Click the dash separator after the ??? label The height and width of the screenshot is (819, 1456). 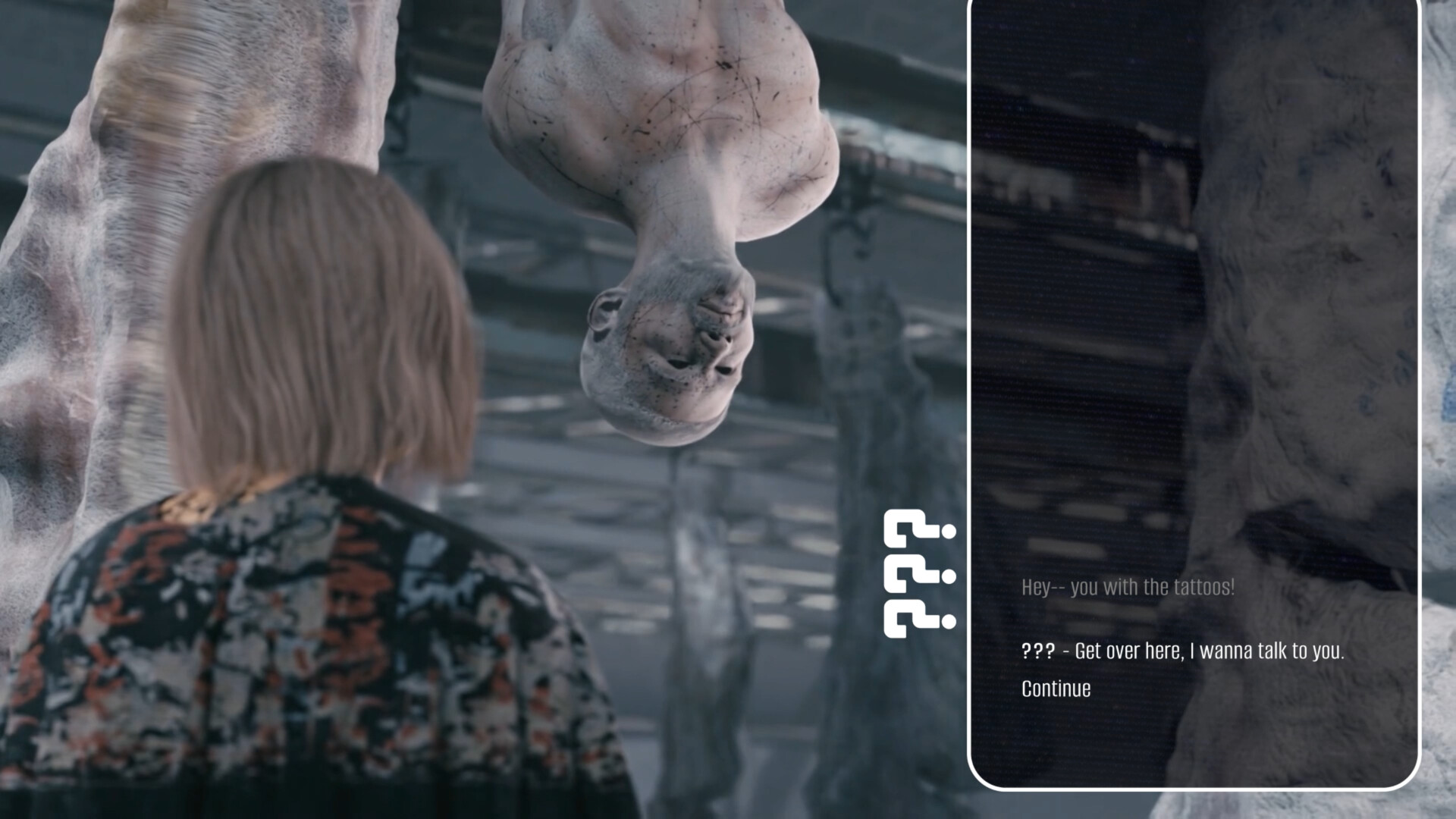pyautogui.click(x=1066, y=651)
